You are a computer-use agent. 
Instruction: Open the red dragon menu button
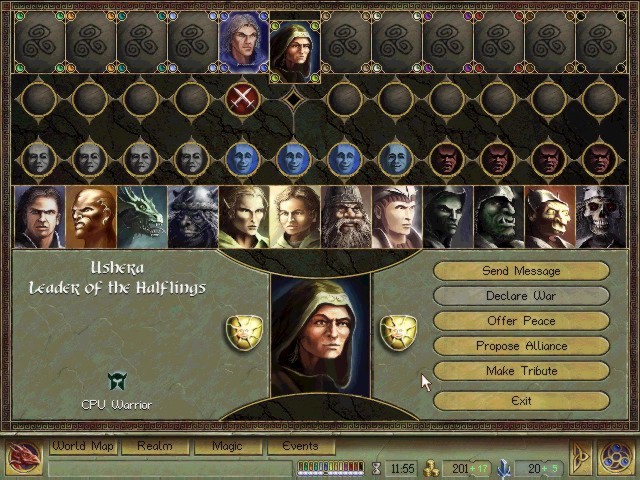(23, 456)
